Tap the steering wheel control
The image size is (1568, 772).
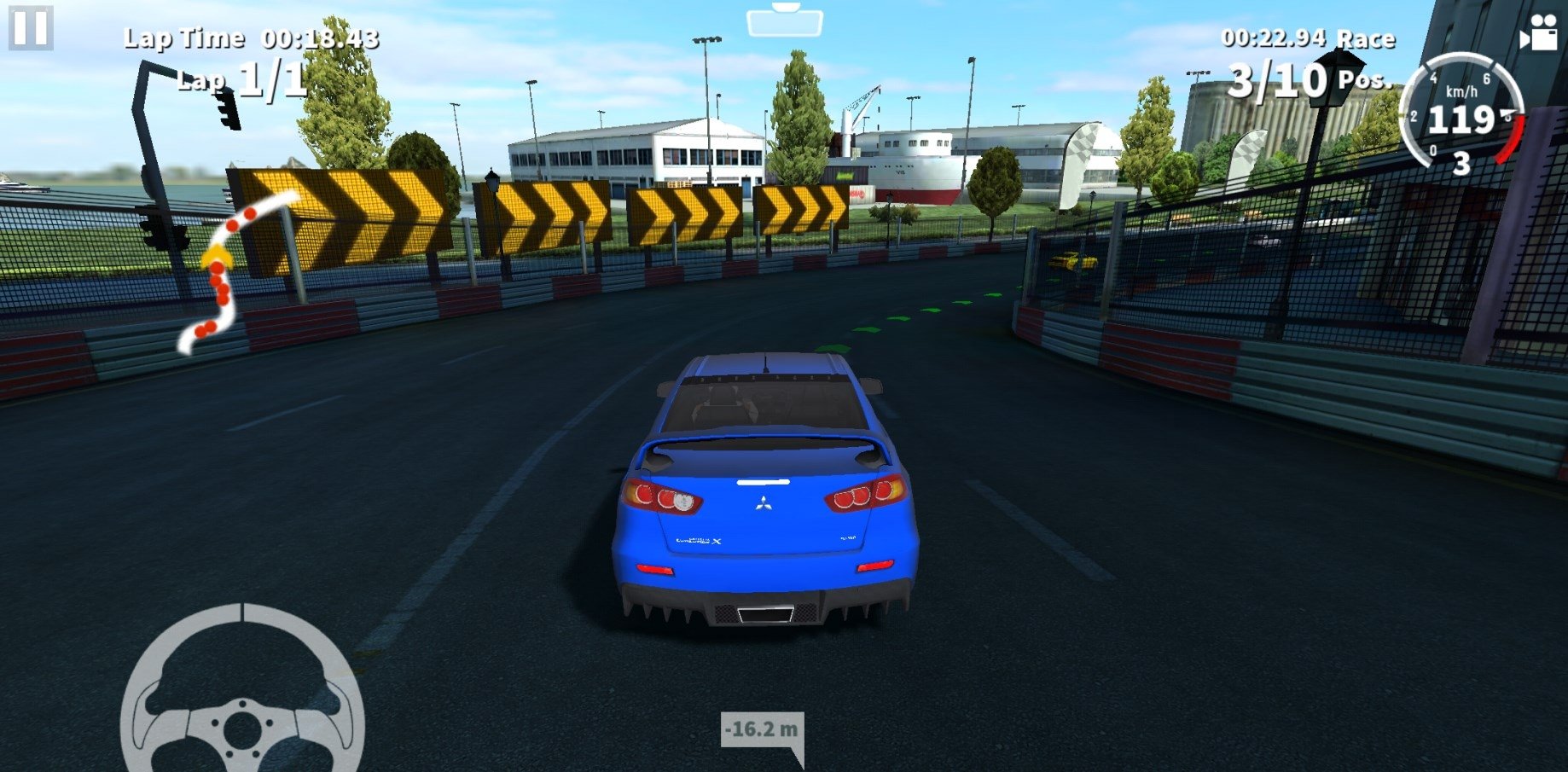coord(243,693)
